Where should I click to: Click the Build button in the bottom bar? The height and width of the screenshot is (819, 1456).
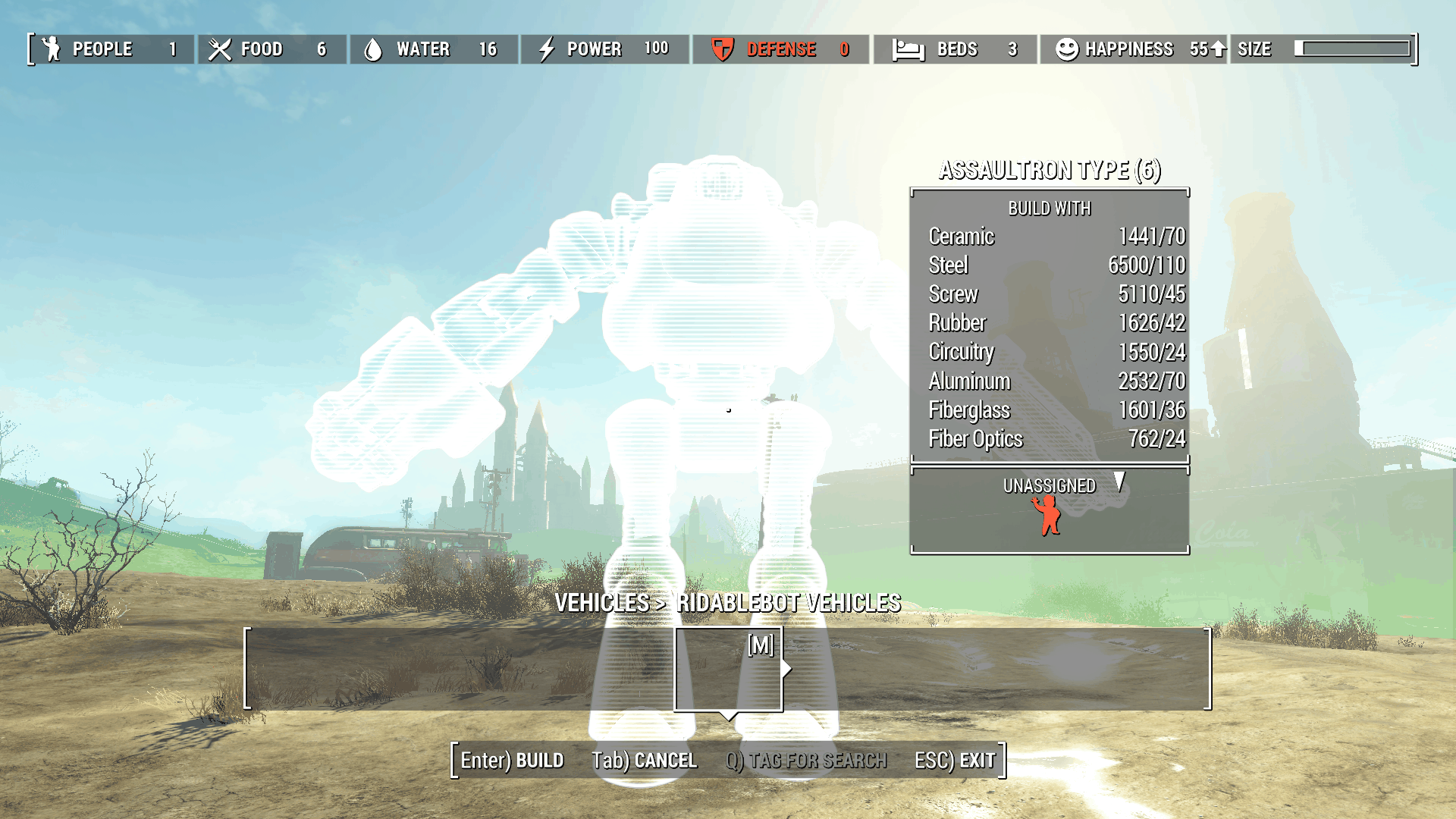click(512, 760)
